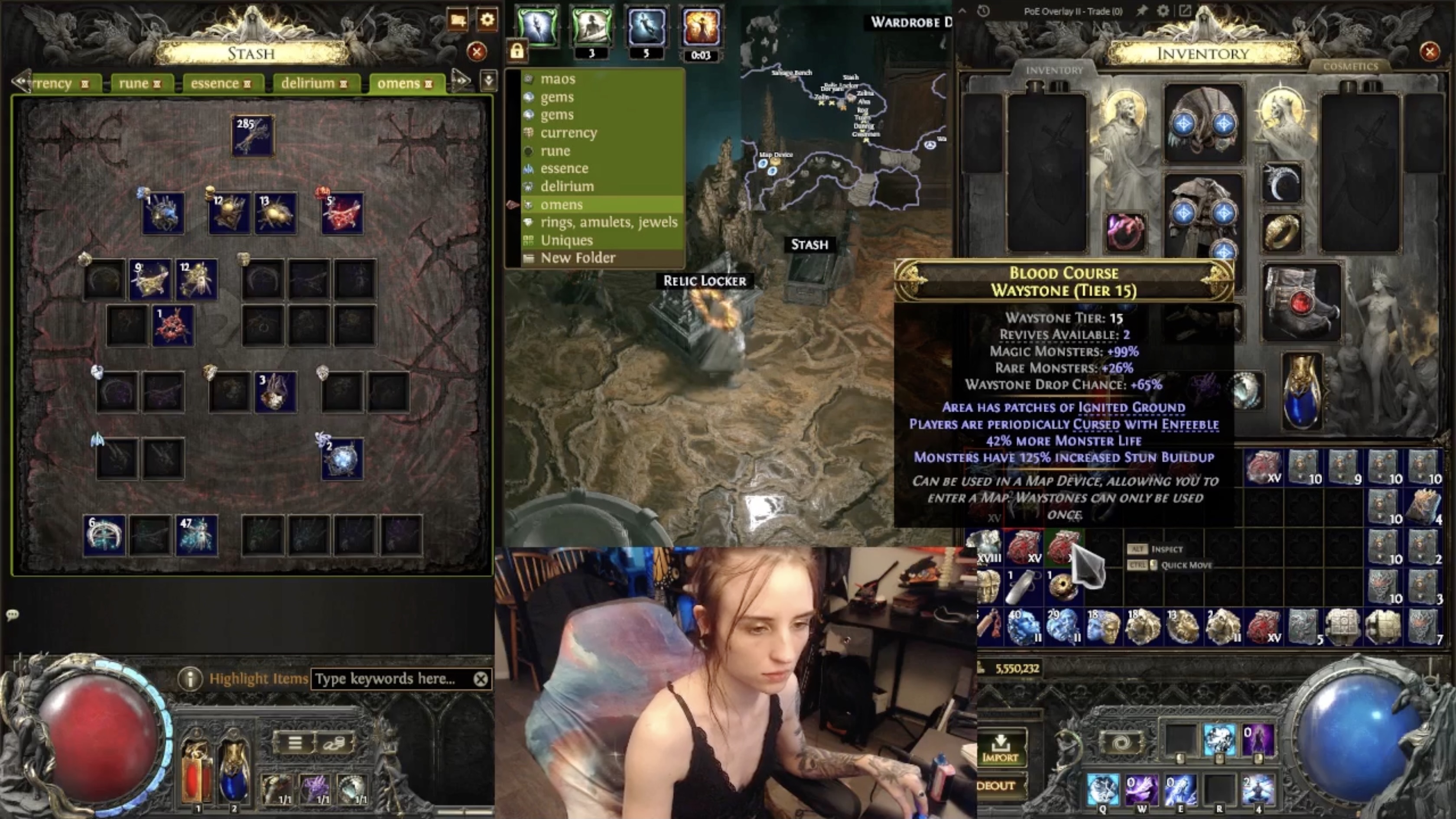Screen dimensions: 1456x819
Task: Select the delirium stash tab
Action: (x=314, y=84)
